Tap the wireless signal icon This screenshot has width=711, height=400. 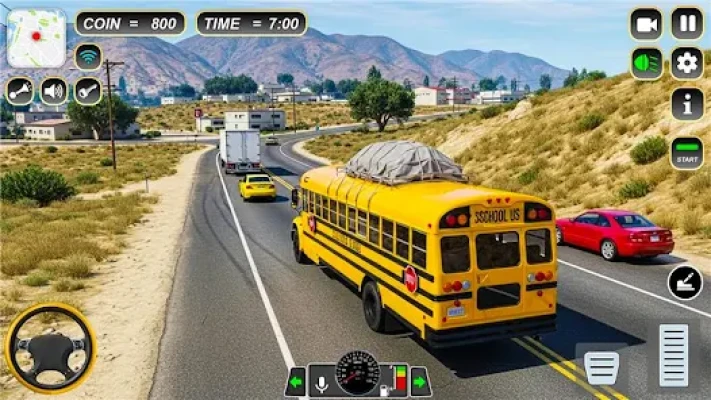pos(88,57)
